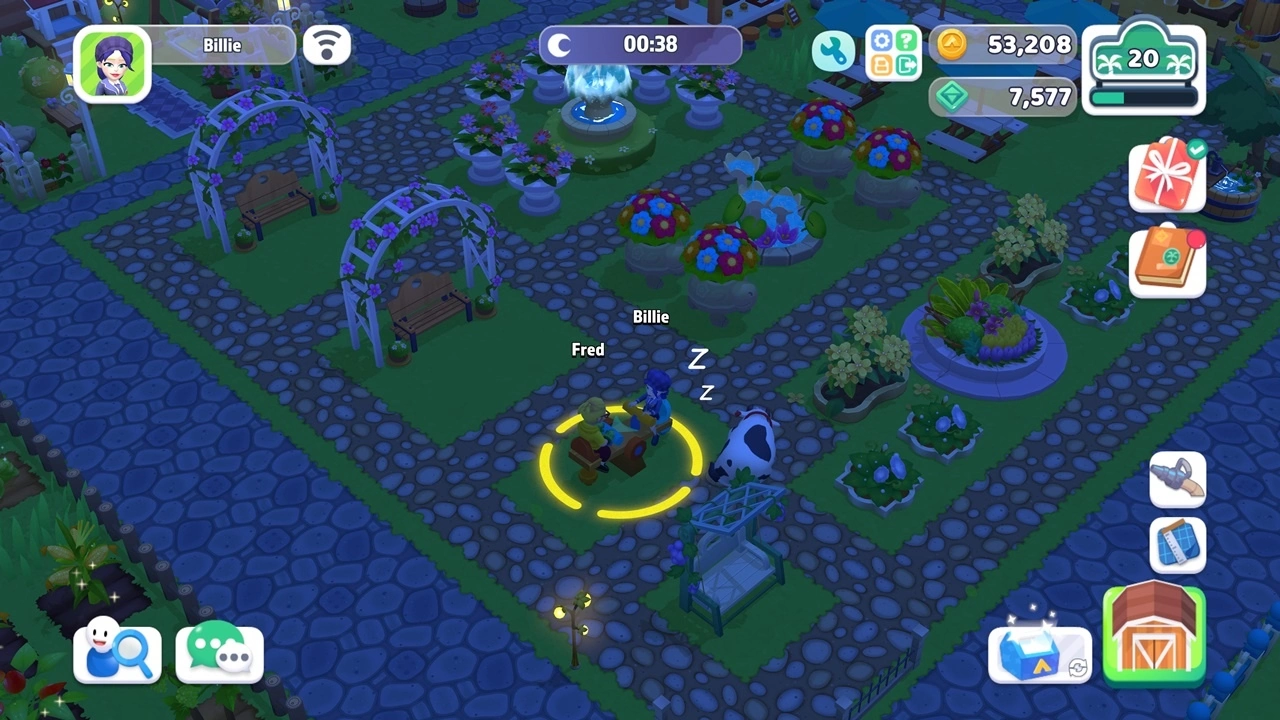Tap the Wi-Fi connection icon
This screenshot has height=720, width=1280.
[327, 45]
